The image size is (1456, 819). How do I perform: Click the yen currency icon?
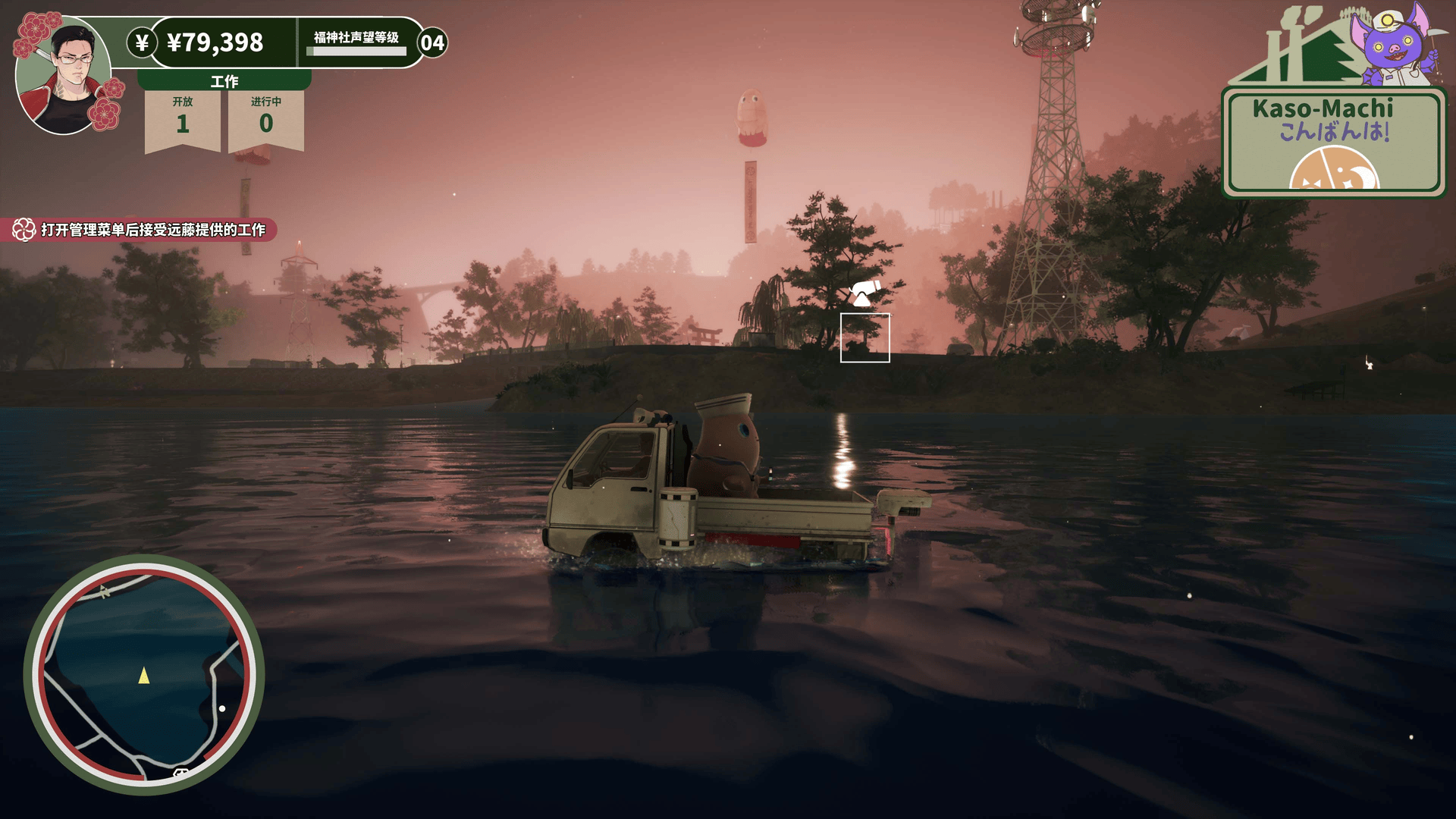[x=142, y=42]
